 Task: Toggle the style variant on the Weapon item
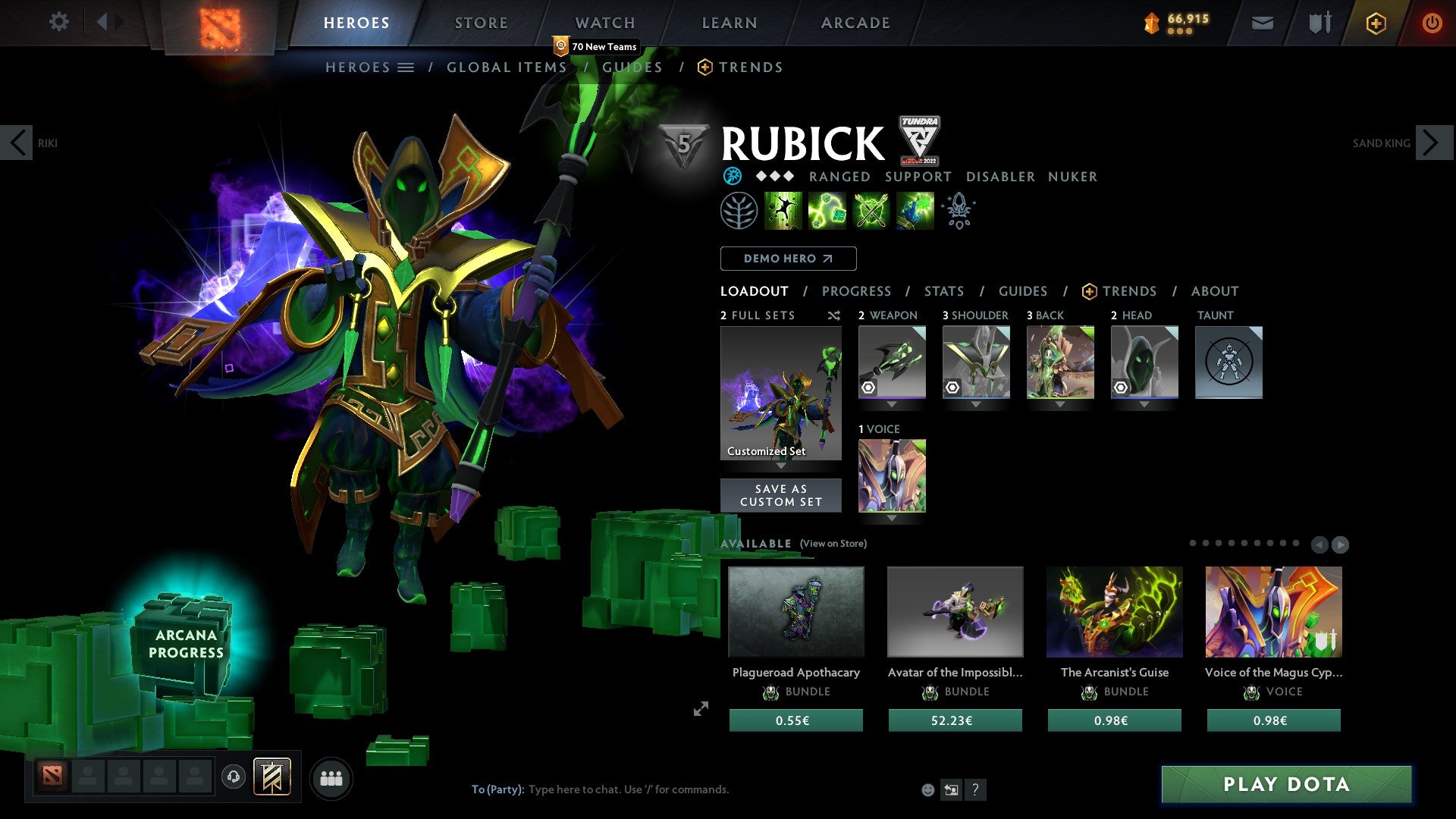point(868,388)
